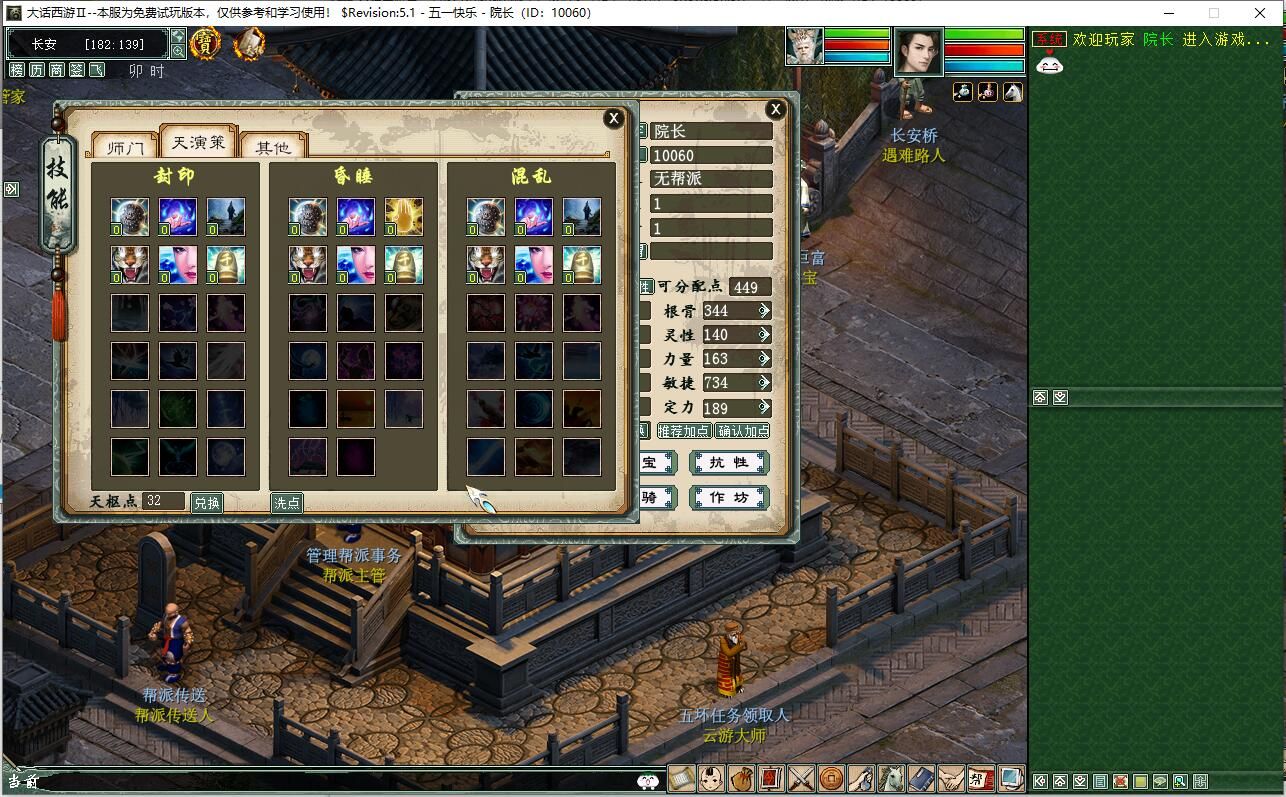Open the 商 shop button
Screen dimensions: 1286x797
coord(57,70)
